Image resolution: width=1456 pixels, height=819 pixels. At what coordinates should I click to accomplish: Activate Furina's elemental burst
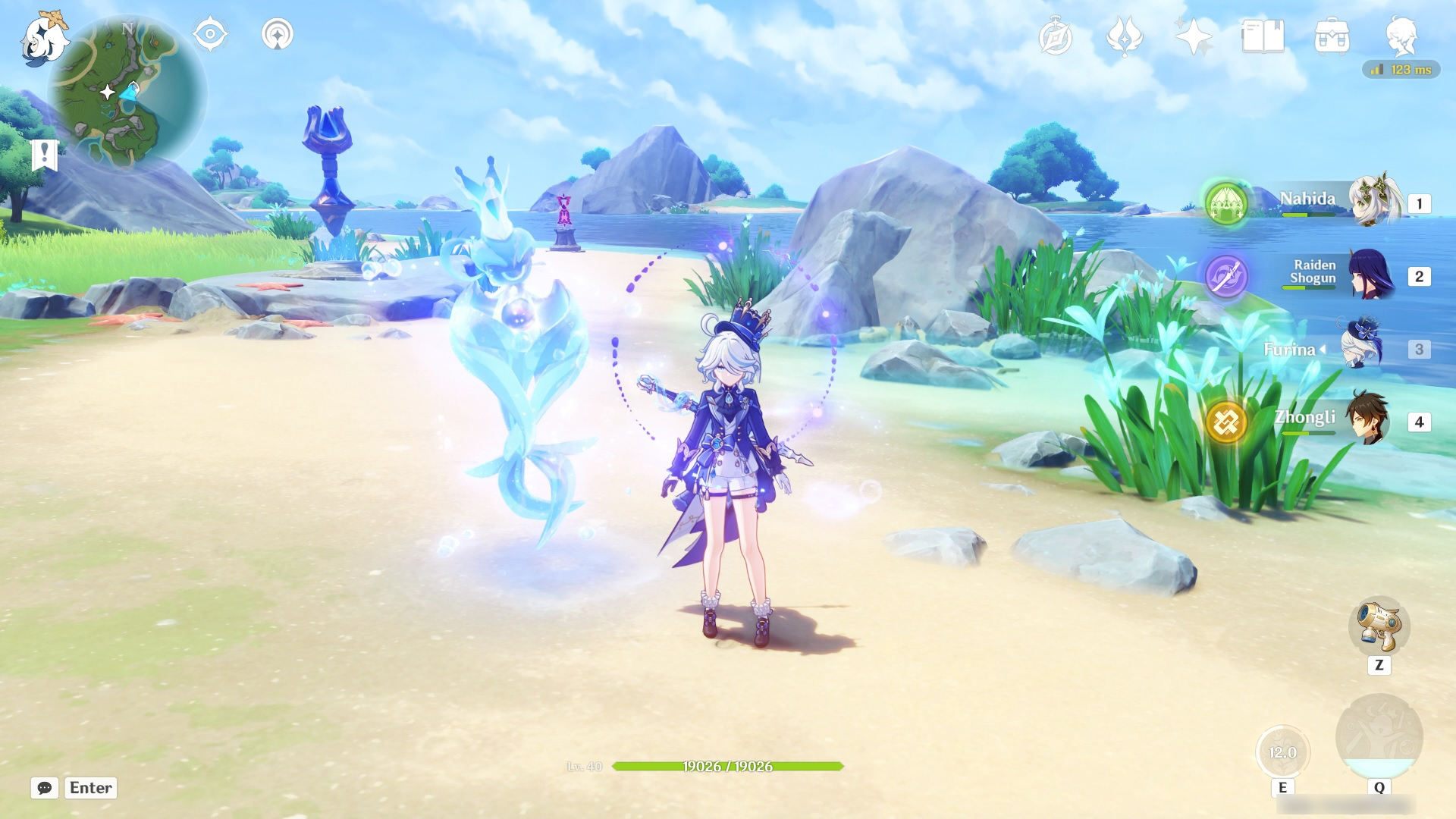(x=1379, y=737)
